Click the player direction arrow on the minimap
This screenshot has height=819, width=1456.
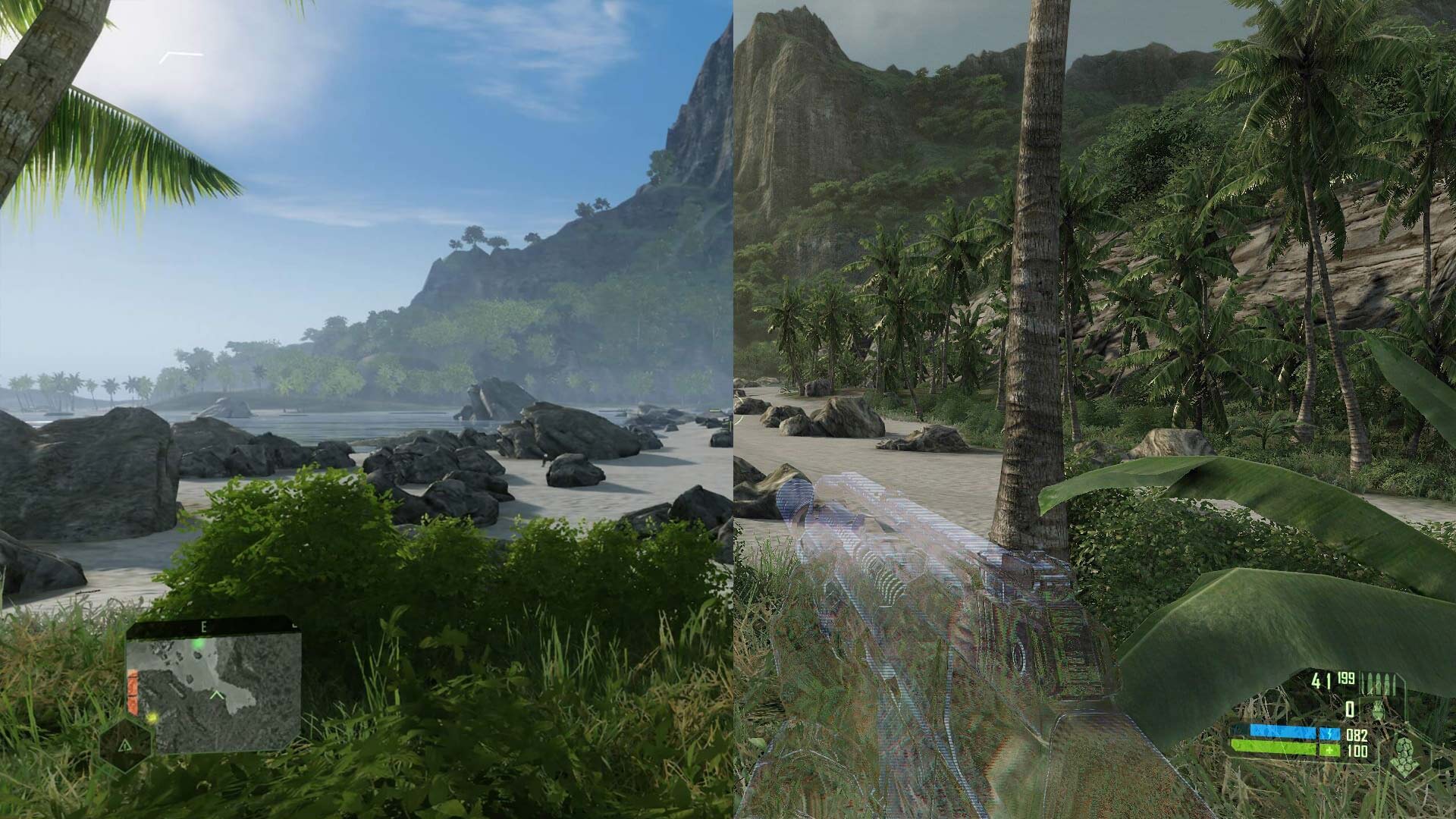[x=217, y=695]
